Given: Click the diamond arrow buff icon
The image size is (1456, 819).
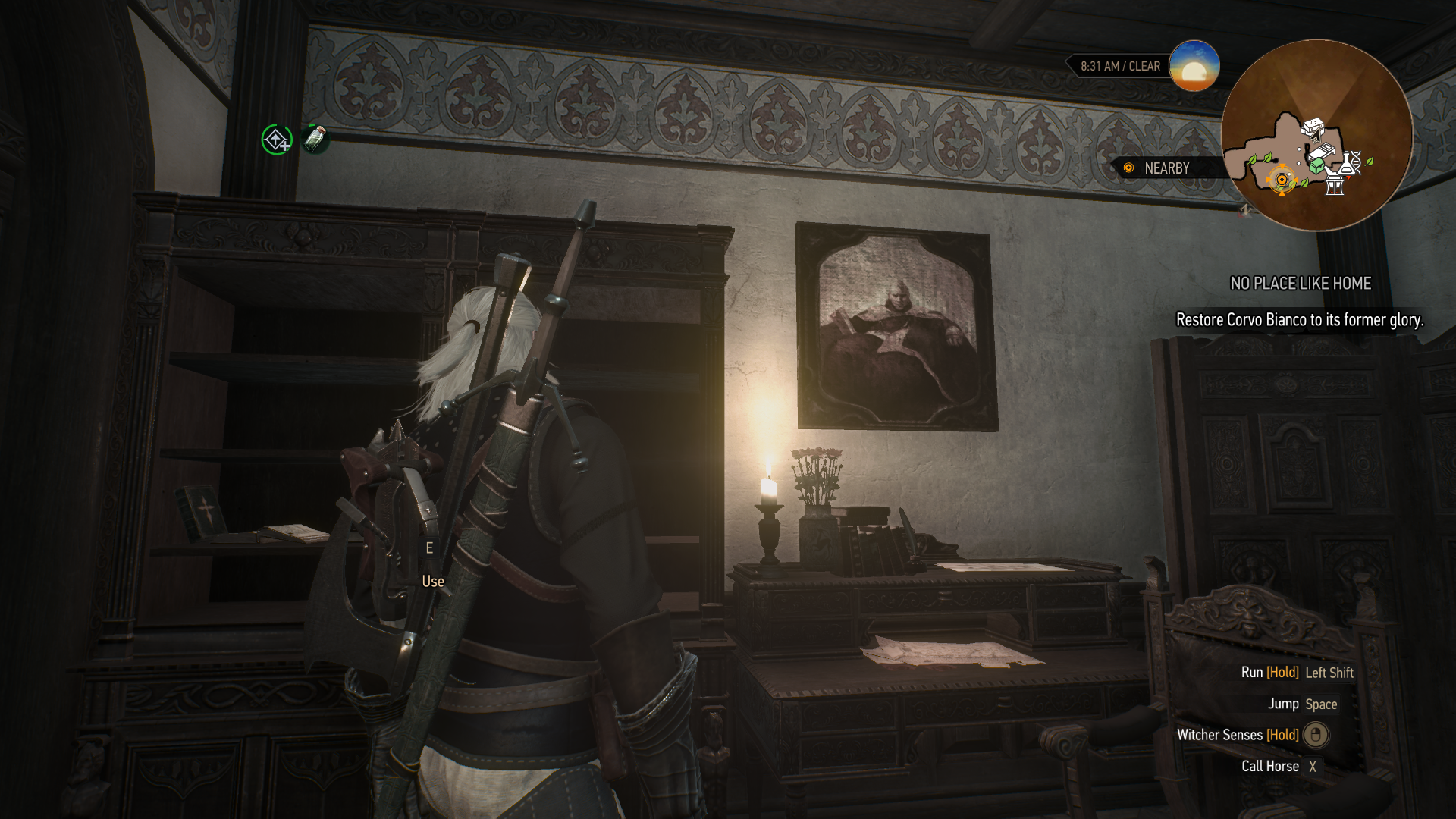Looking at the screenshot, I should pyautogui.click(x=277, y=140).
